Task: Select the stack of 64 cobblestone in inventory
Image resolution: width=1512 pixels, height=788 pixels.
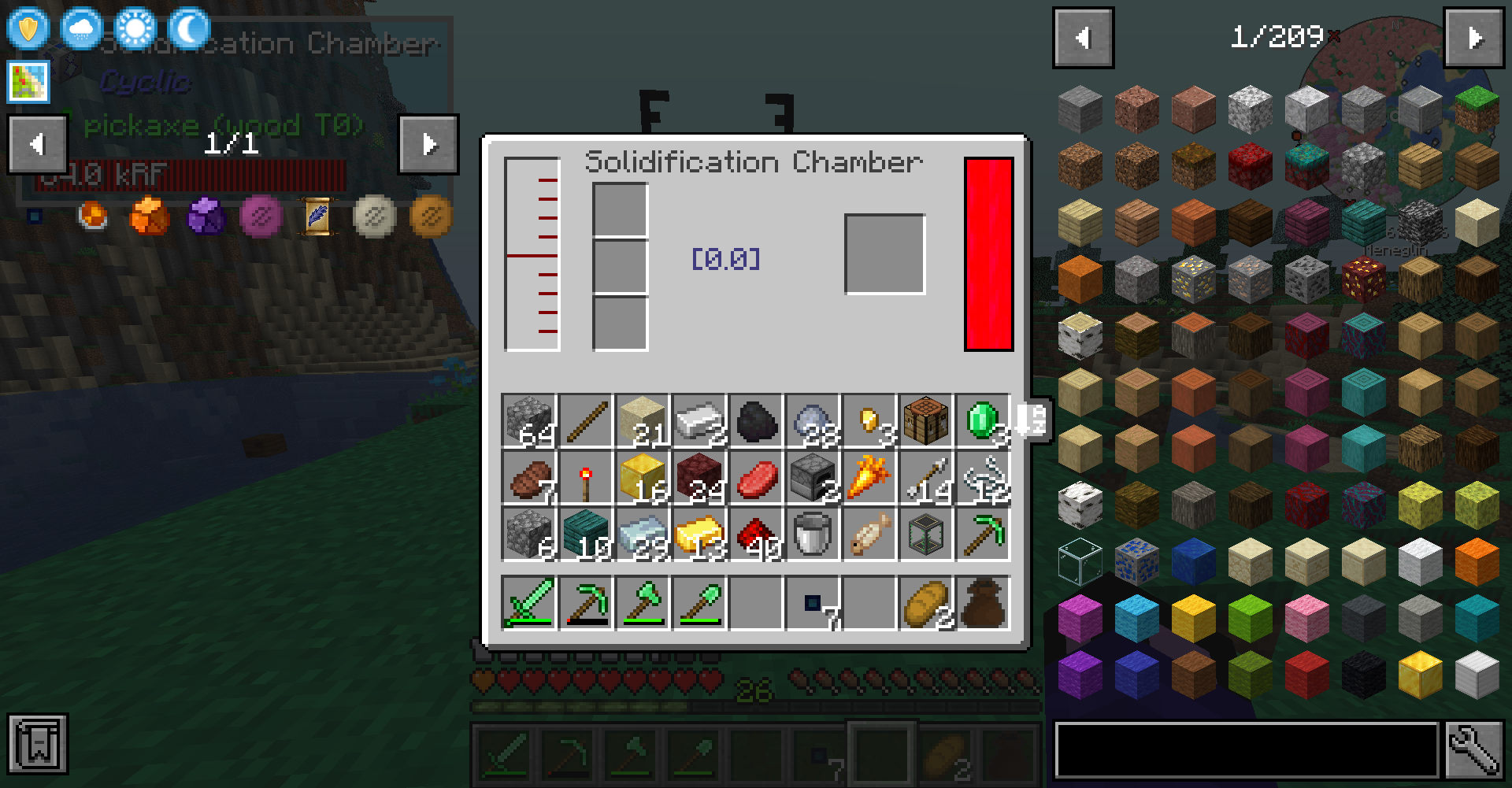Action: click(x=528, y=420)
